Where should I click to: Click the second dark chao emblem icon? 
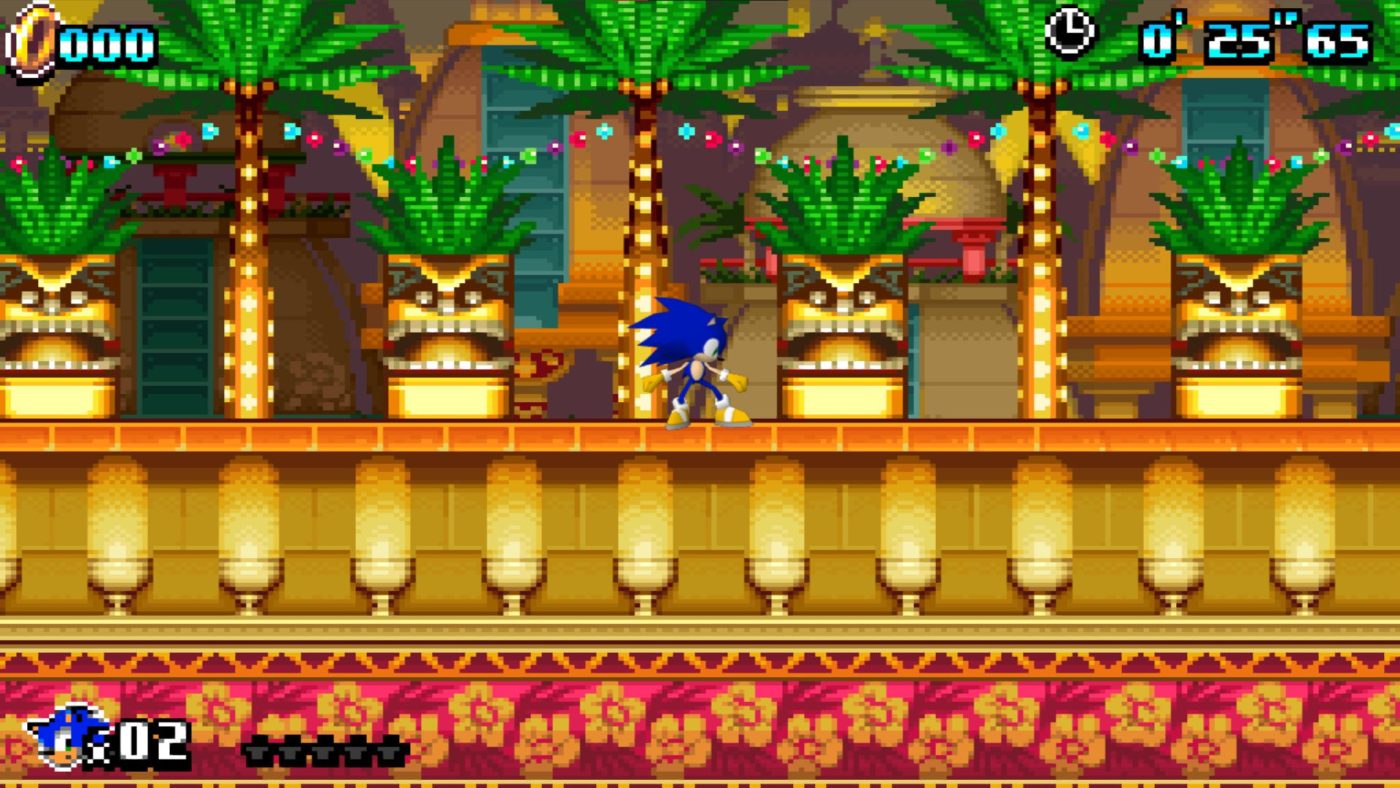click(291, 752)
